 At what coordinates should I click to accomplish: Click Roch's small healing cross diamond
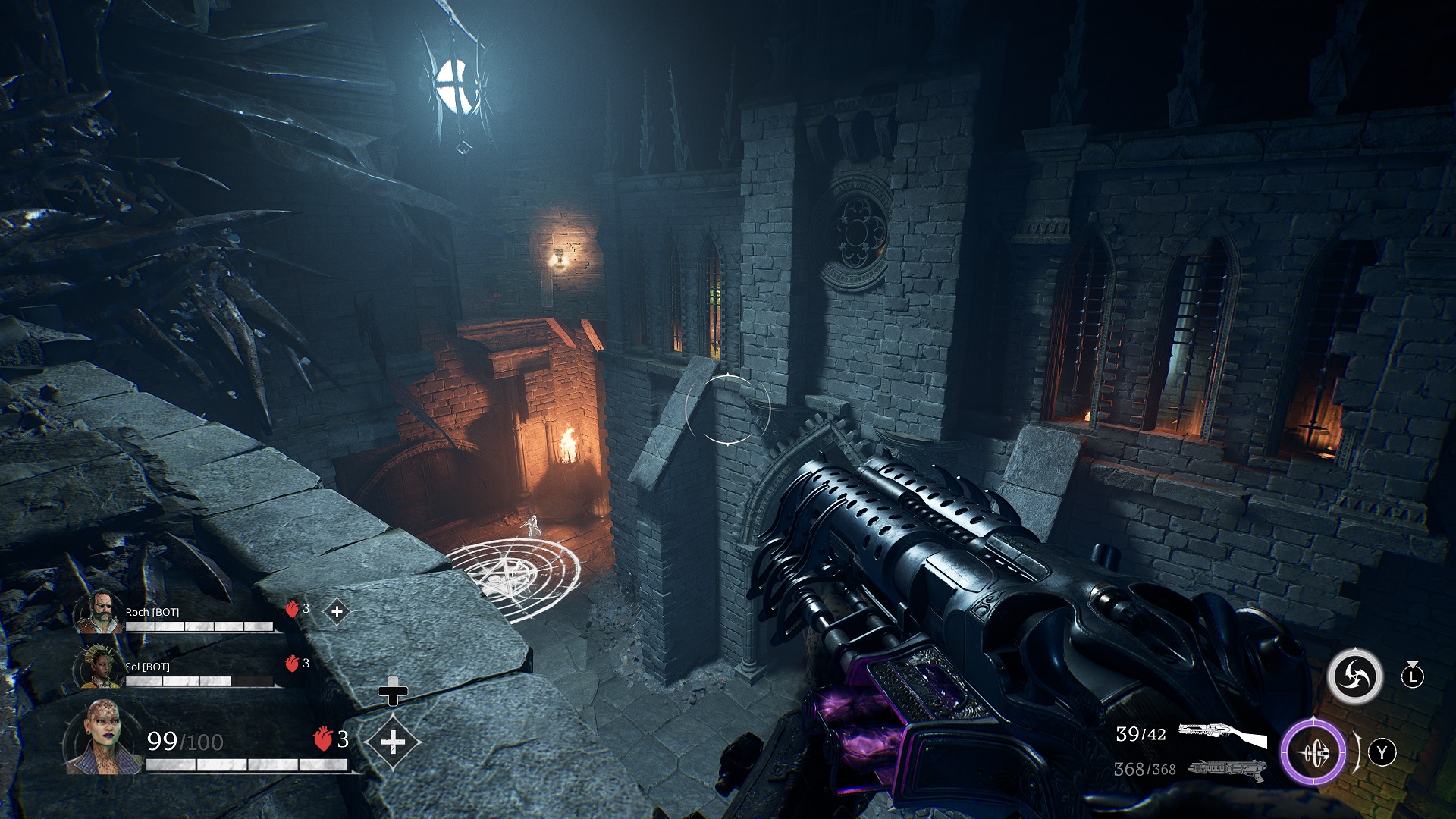pyautogui.click(x=337, y=611)
